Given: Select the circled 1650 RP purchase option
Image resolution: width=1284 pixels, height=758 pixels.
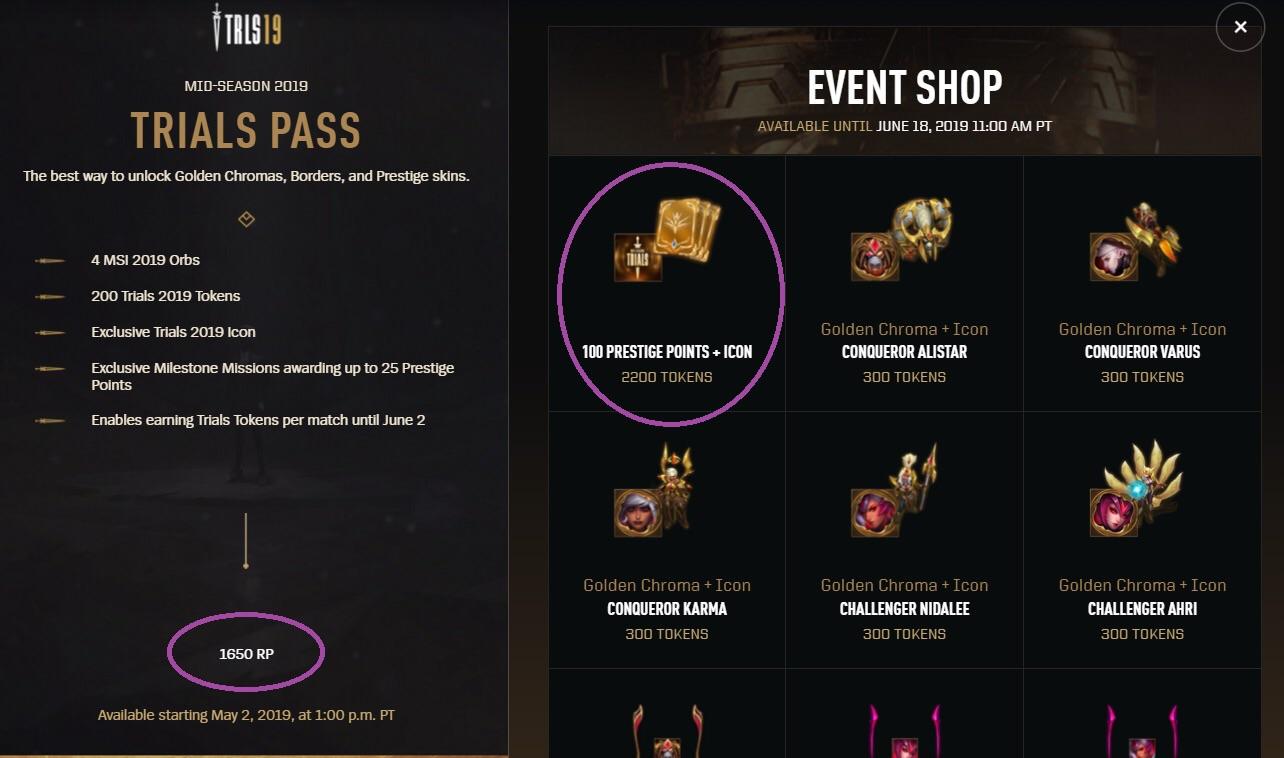Looking at the screenshot, I should click(246, 651).
